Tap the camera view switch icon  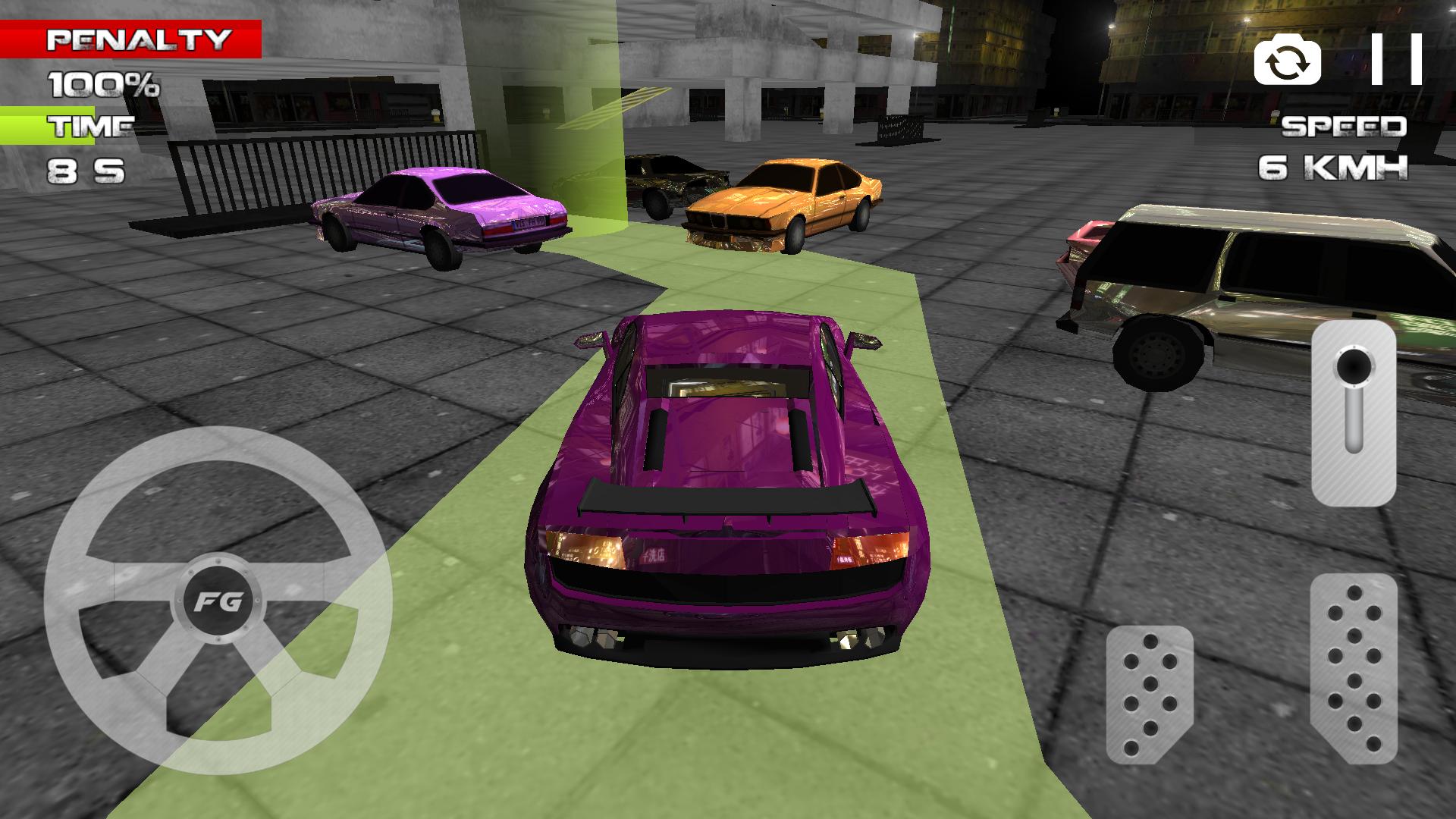click(1288, 60)
